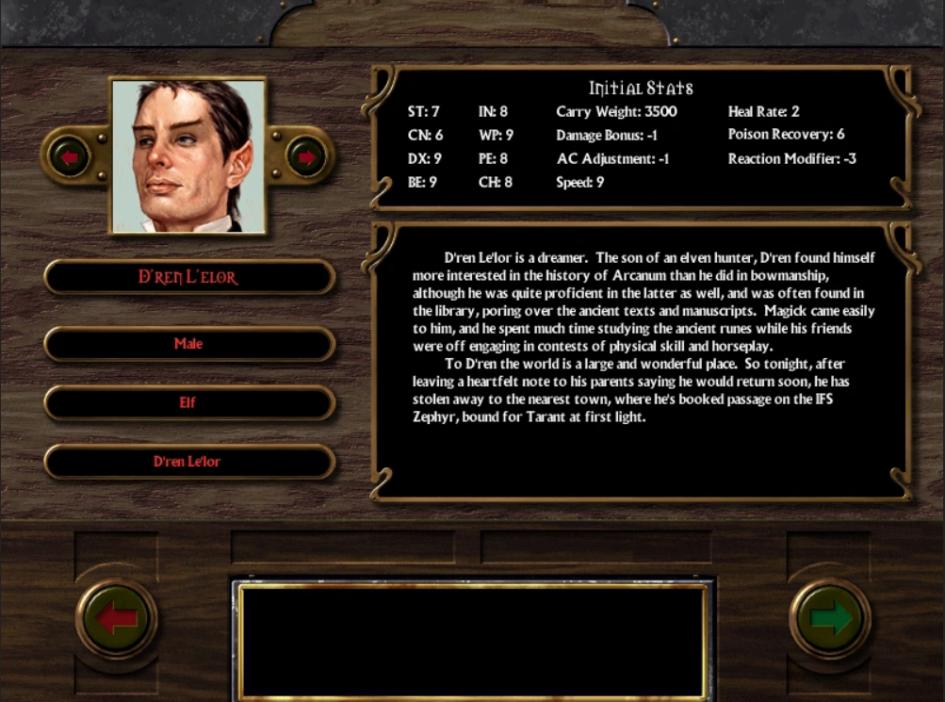945x702 pixels.
Task: Click the D'ren Le'lor background field
Action: coord(188,462)
